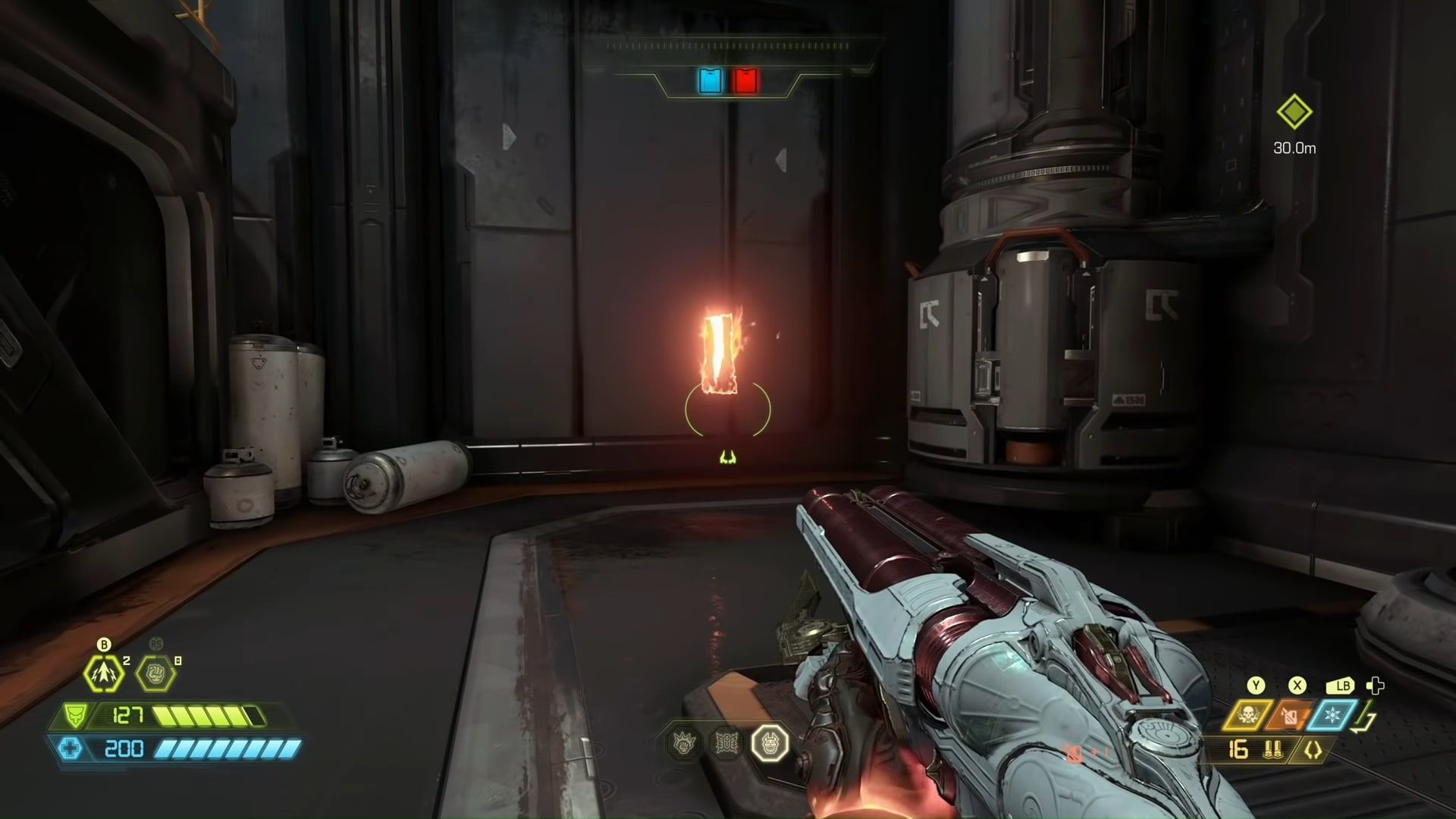Viewport: 1456px width, 819px height.
Task: Click the Blood Punch fist icon
Action: [155, 673]
